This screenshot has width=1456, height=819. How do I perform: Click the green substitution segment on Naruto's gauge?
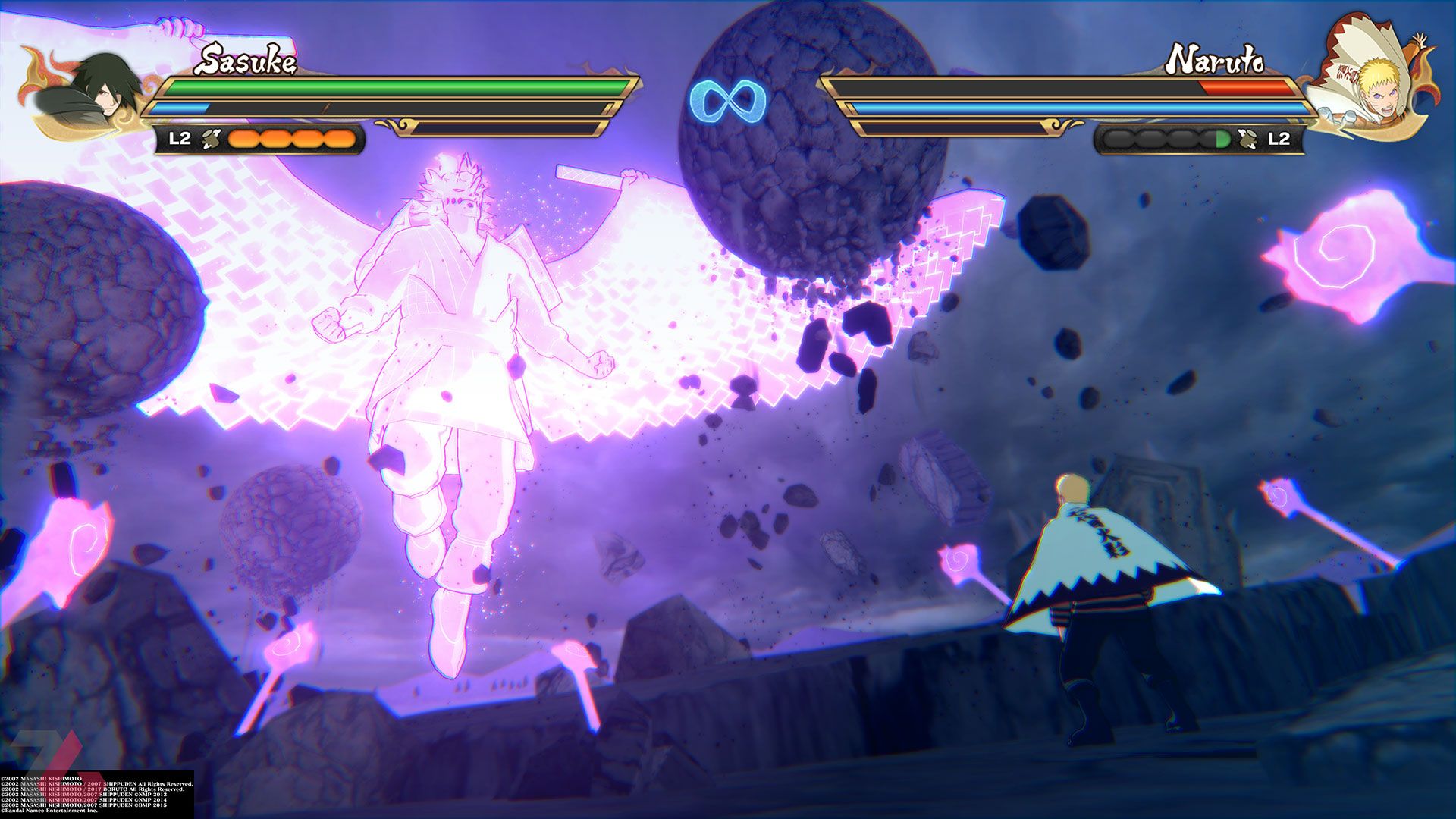tap(1223, 138)
